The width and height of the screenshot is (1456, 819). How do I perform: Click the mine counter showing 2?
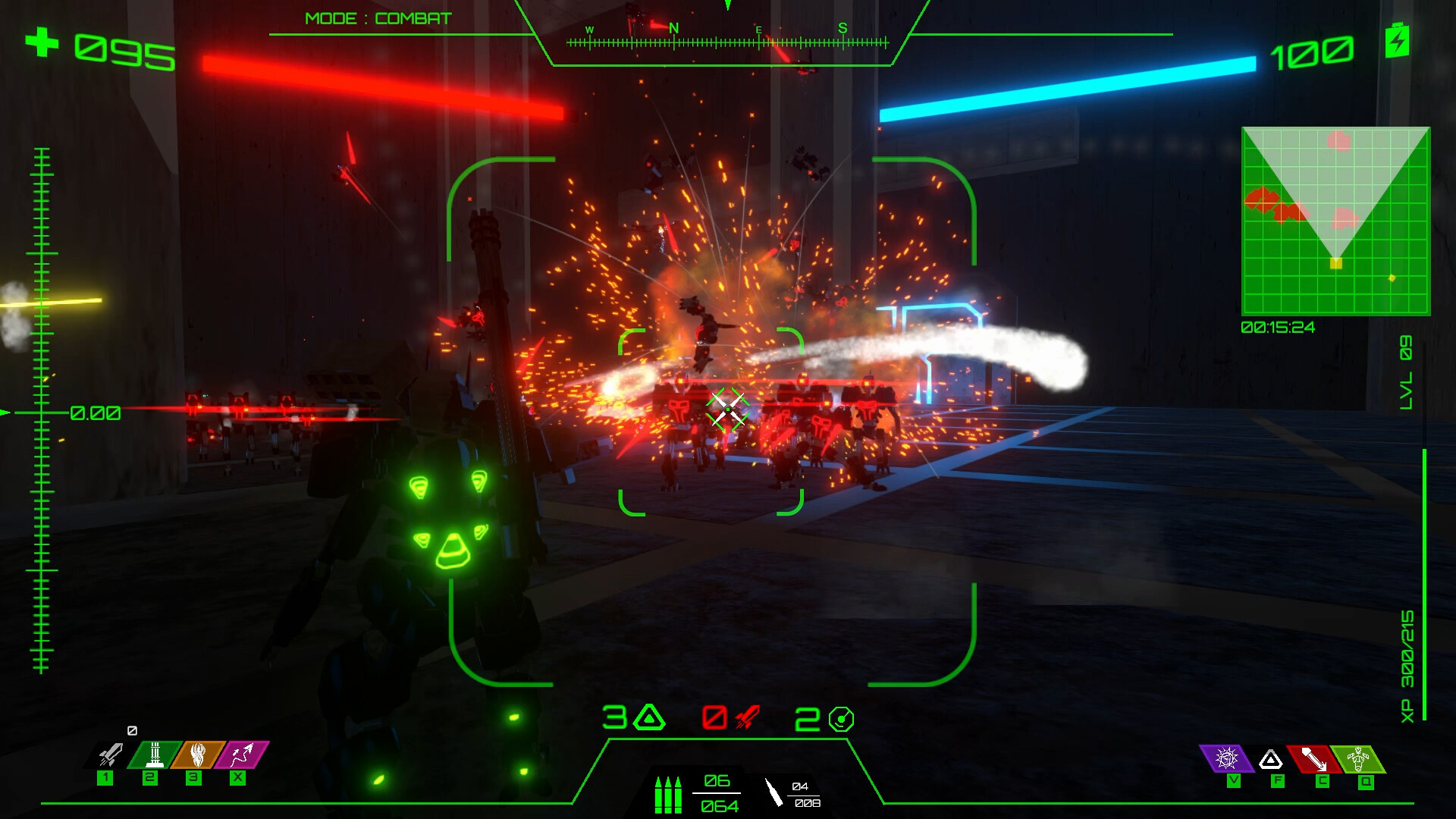click(x=821, y=717)
